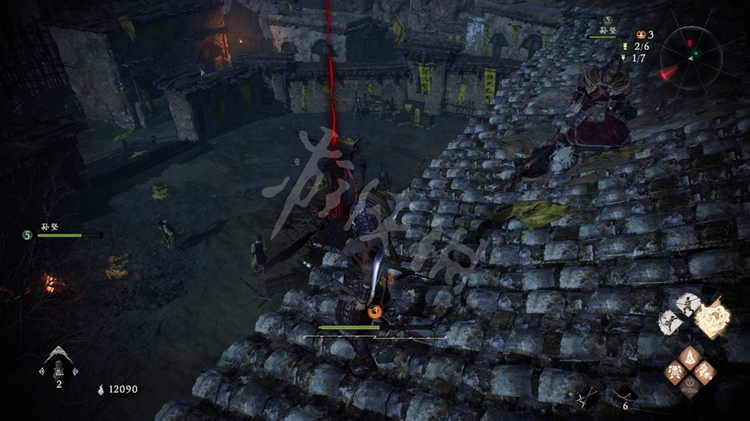This screenshot has width=750, height=421.
Task: Cast the left wizardry spell diamond
Action: [676, 372]
